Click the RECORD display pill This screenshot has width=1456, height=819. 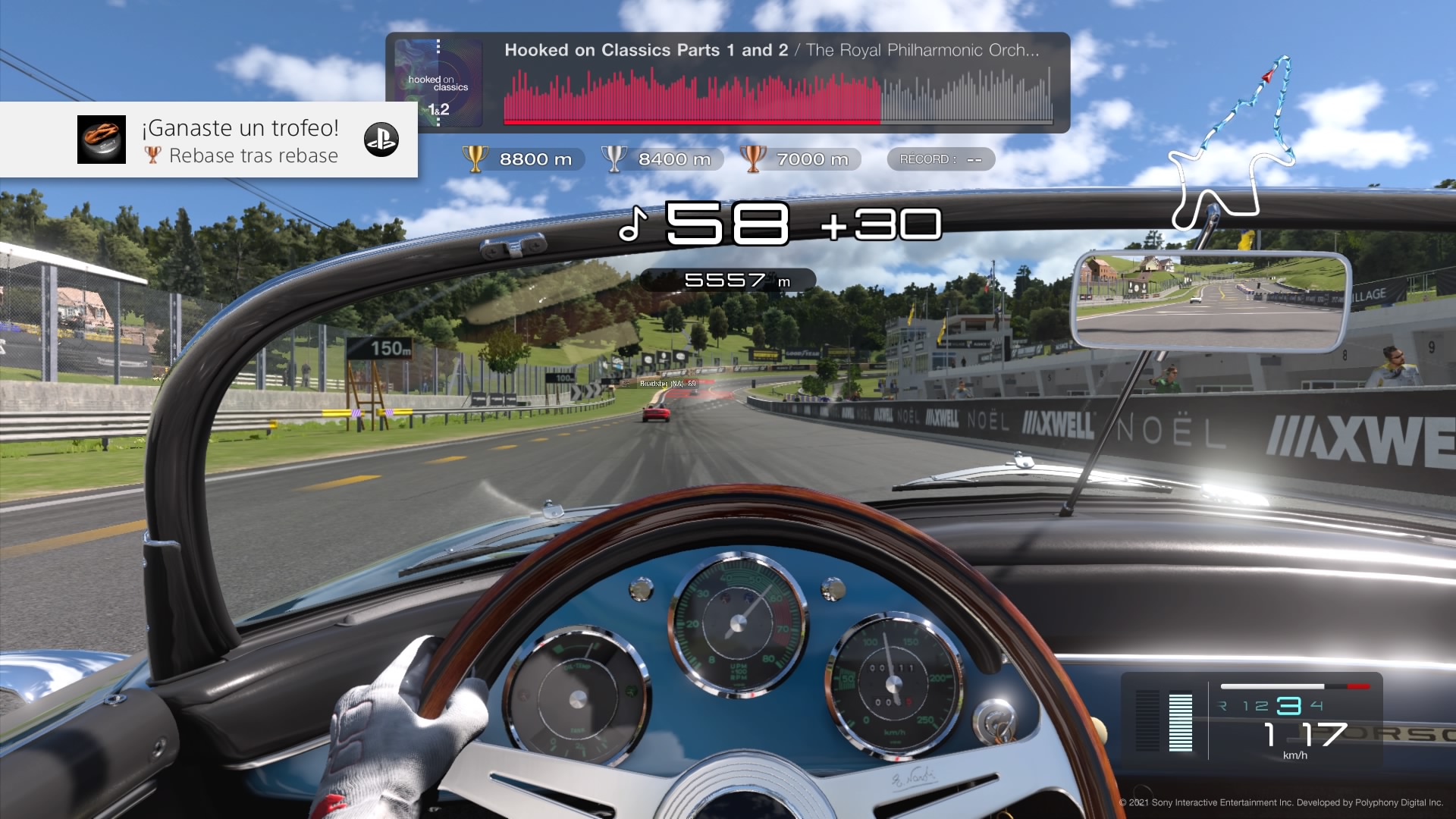(940, 159)
